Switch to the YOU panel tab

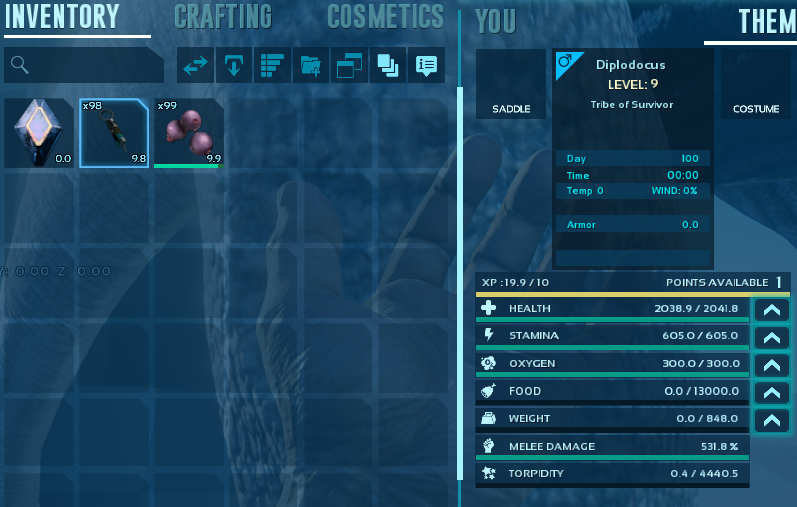pyautogui.click(x=496, y=21)
